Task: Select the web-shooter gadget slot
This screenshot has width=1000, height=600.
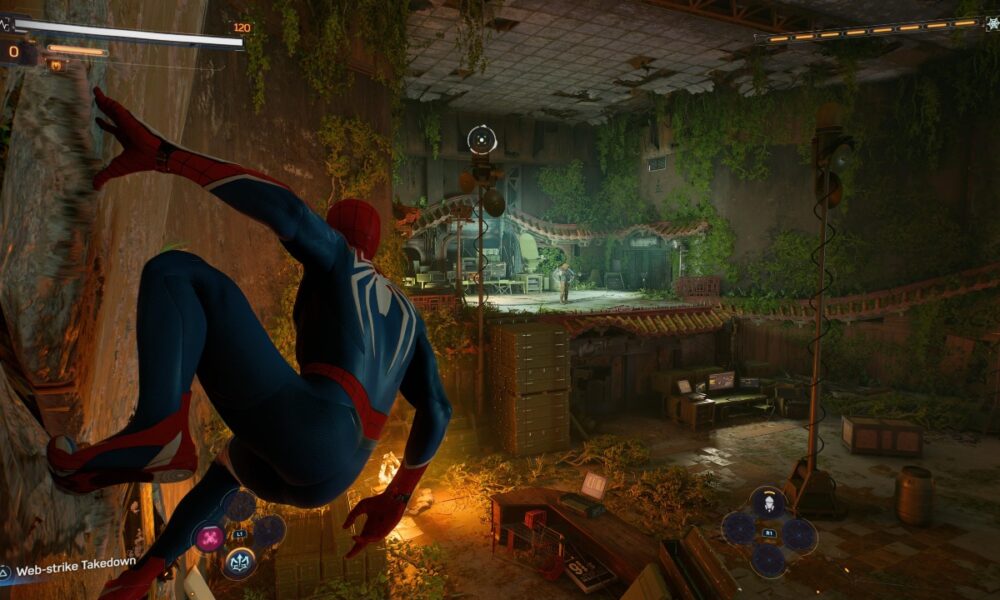Action: tap(768, 503)
